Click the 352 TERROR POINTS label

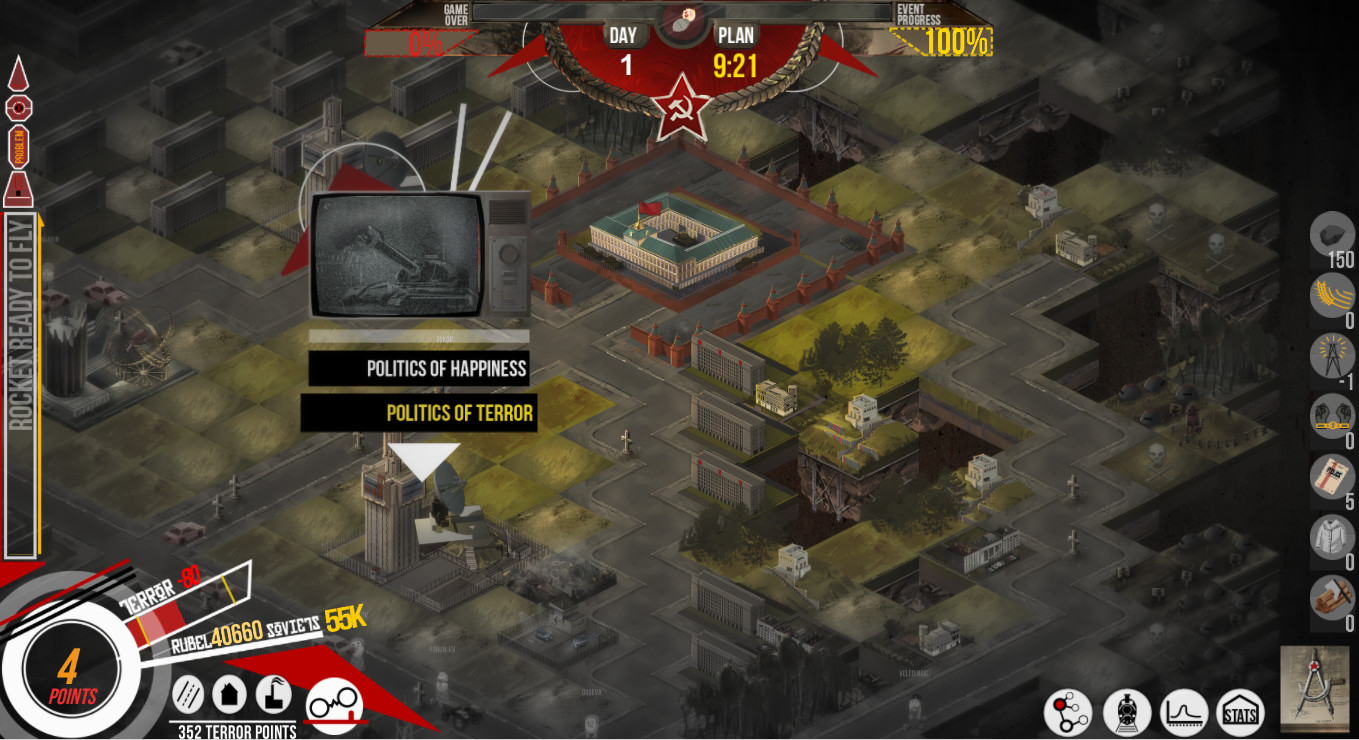(235, 730)
